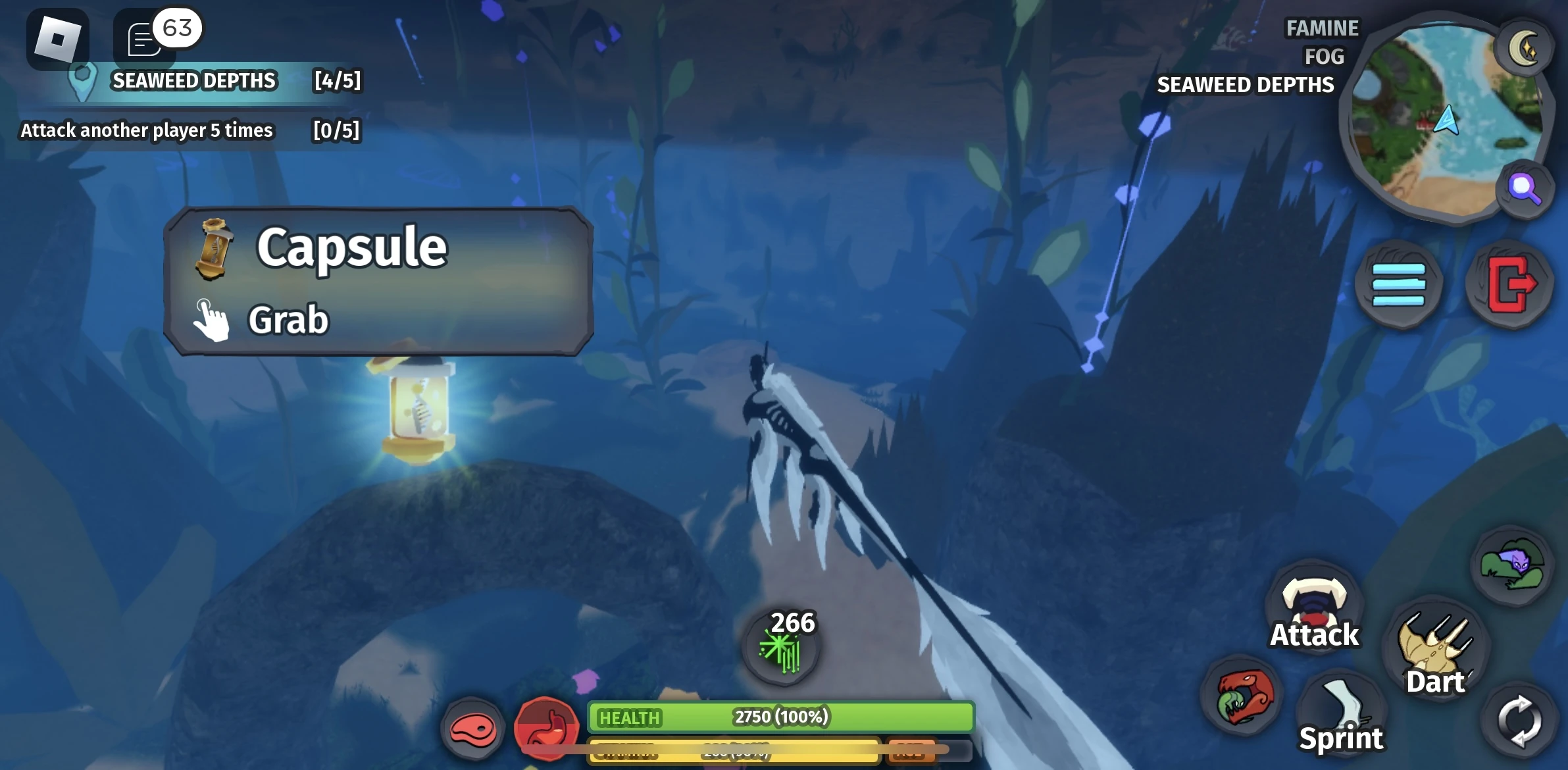Open the Roblox home menu

point(58,39)
